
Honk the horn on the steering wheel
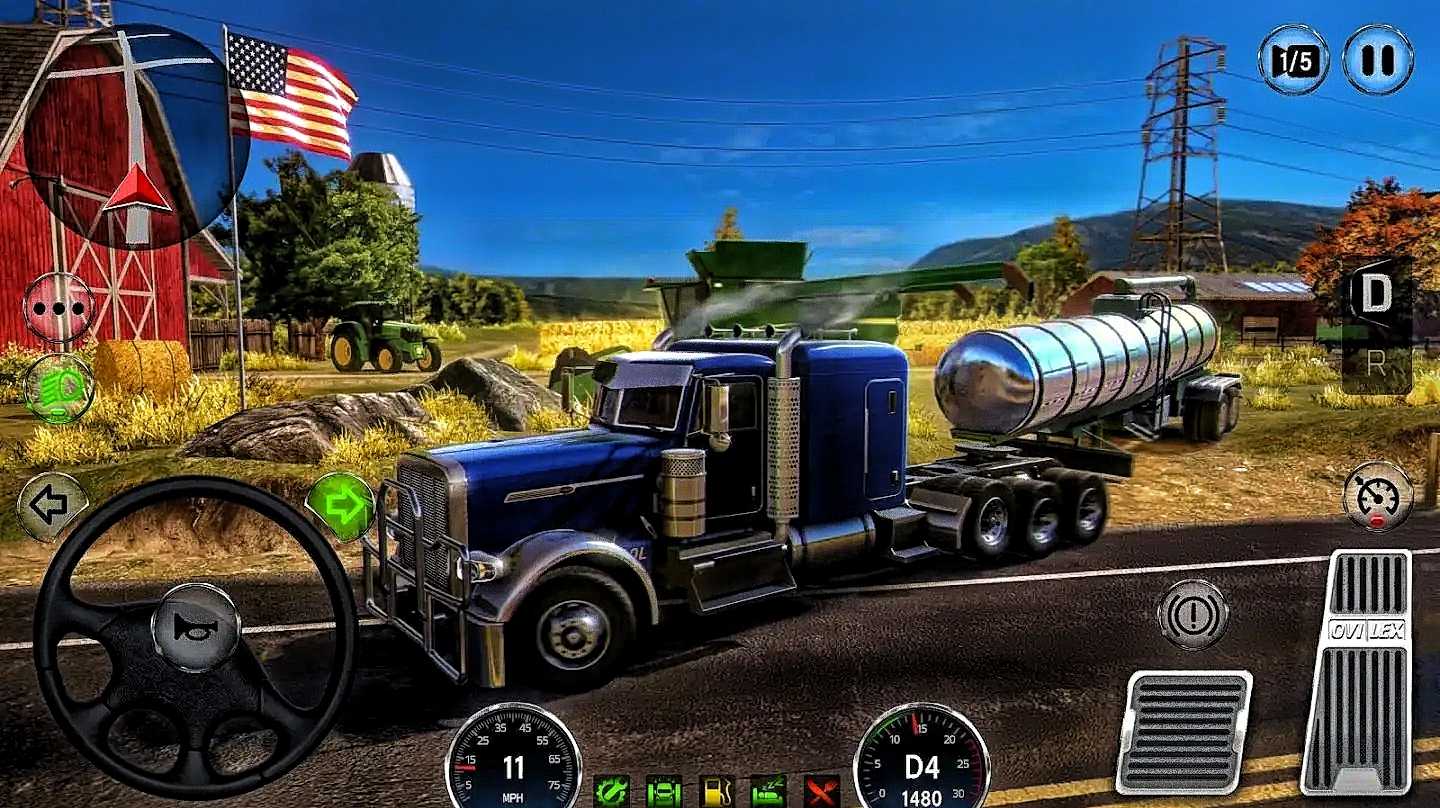click(x=195, y=628)
